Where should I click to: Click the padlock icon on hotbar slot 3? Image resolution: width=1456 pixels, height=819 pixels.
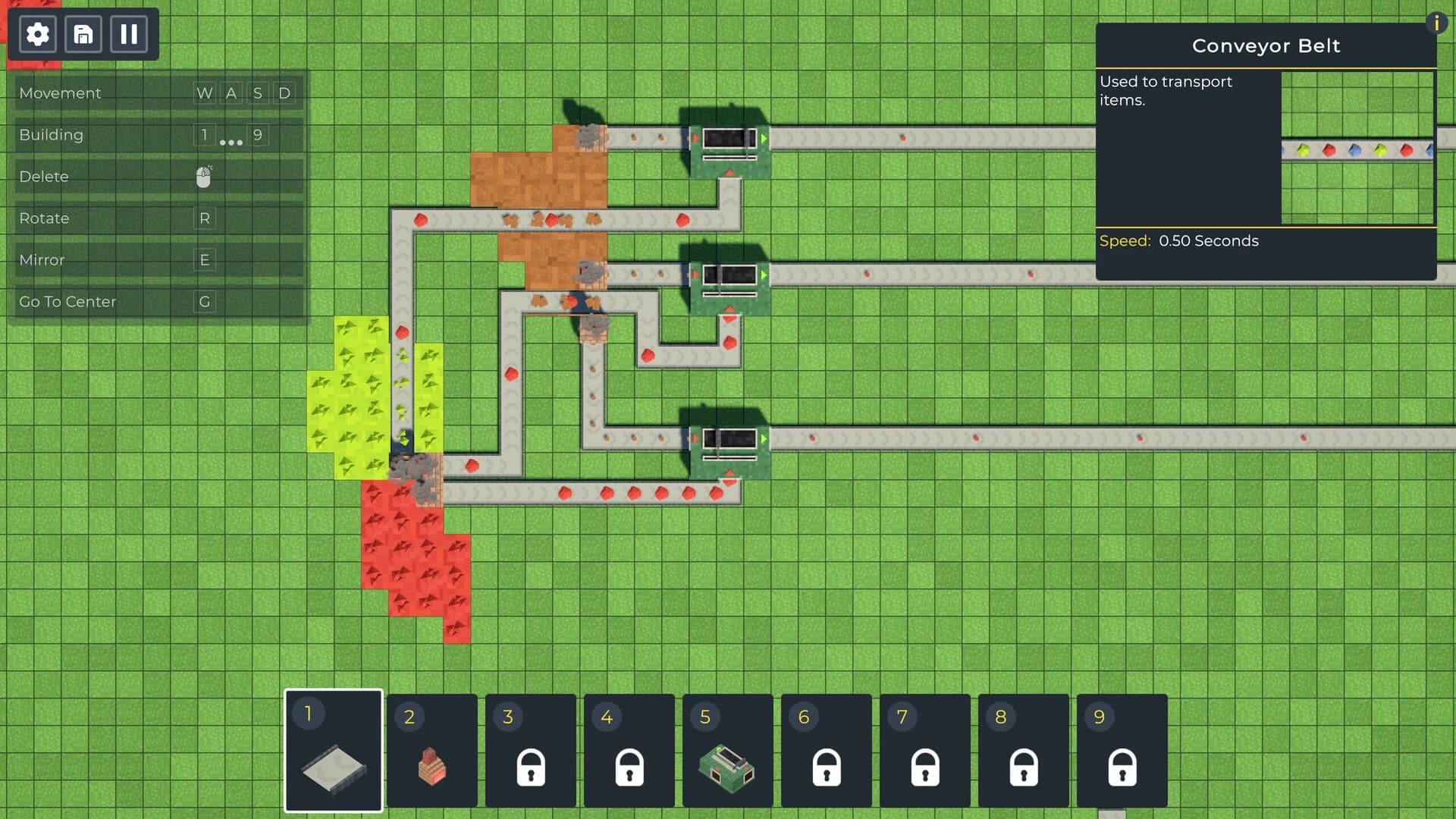tap(531, 767)
